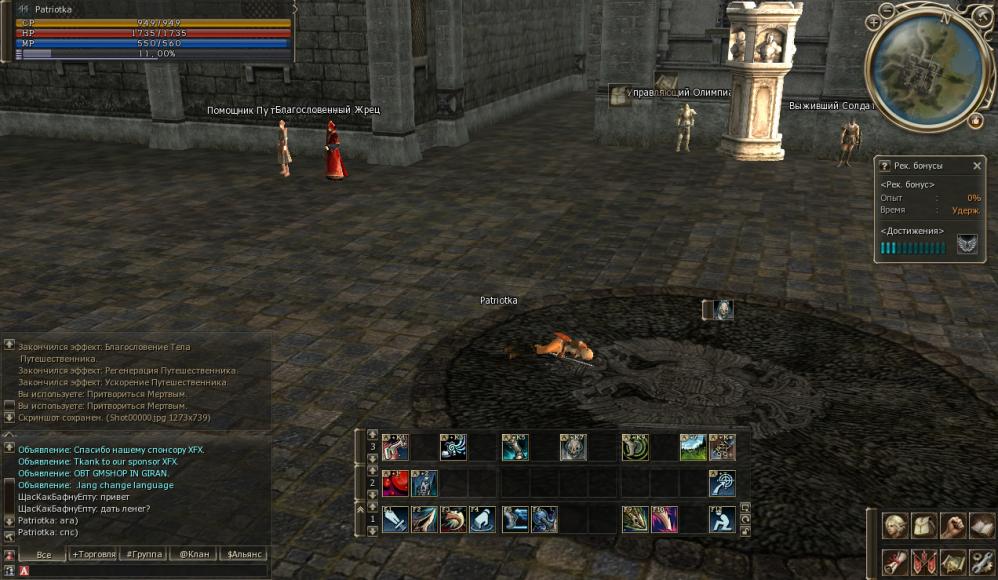Use the sword attack skill in slot F1
Screen dimensions: 998x580
point(395,519)
